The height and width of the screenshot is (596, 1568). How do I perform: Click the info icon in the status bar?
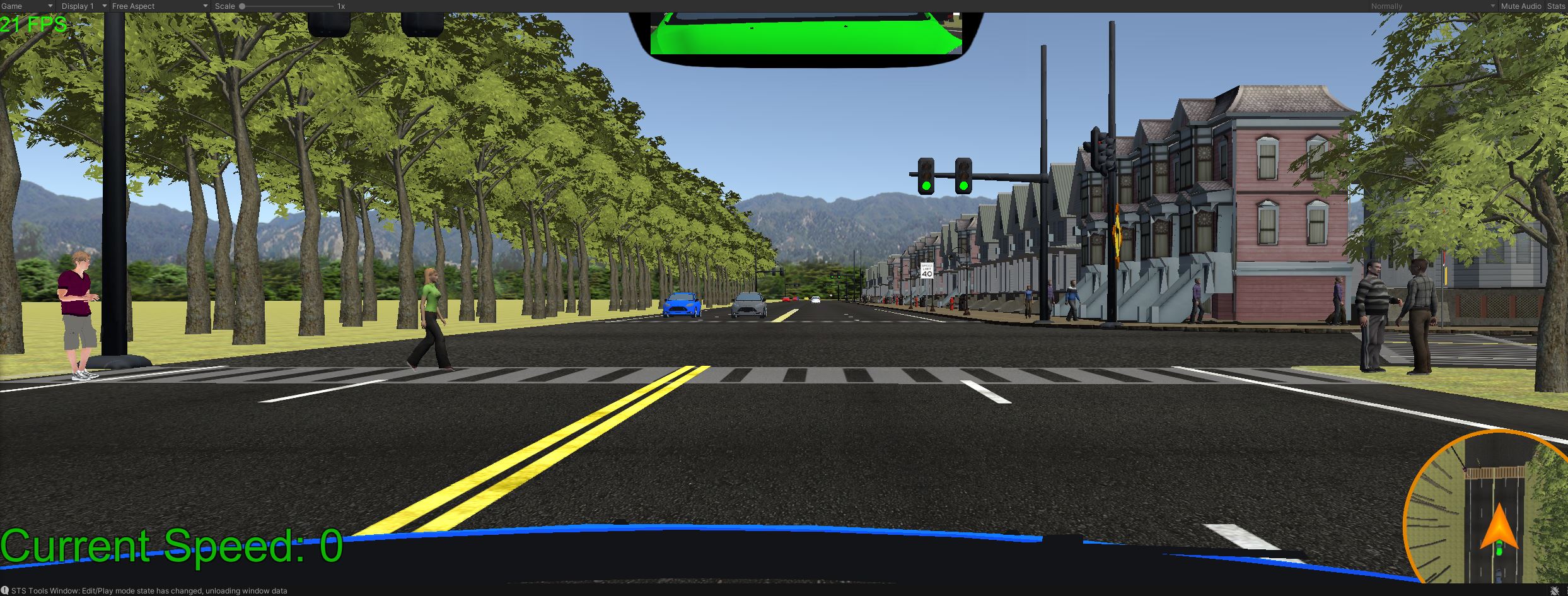click(x=6, y=590)
